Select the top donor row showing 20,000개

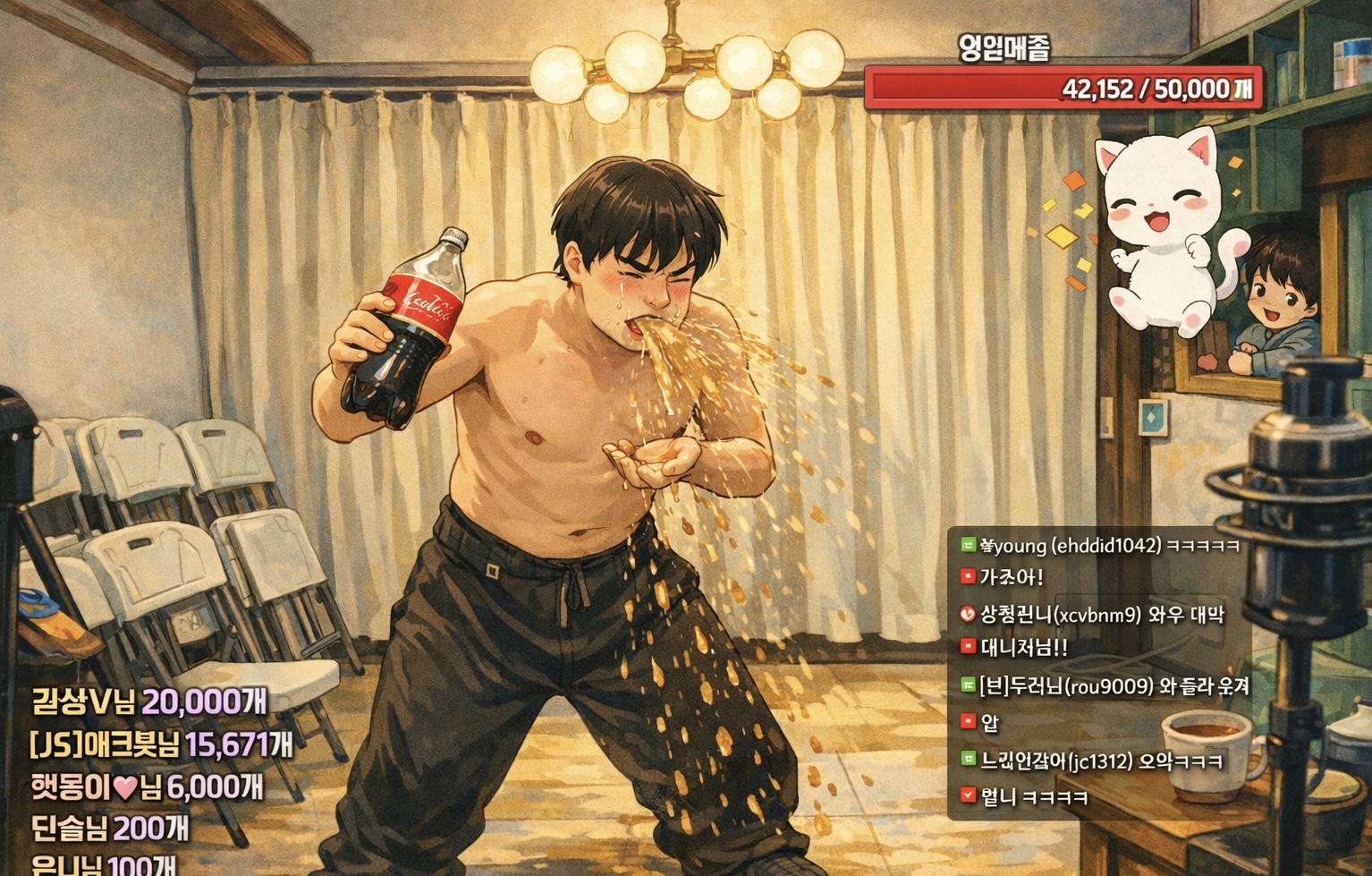148,702
